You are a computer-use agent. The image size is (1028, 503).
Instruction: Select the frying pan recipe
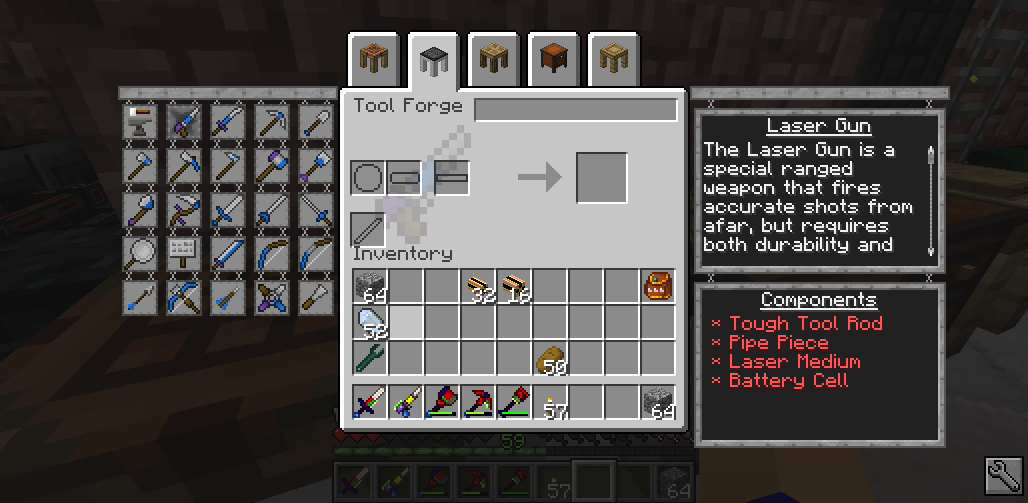point(140,251)
